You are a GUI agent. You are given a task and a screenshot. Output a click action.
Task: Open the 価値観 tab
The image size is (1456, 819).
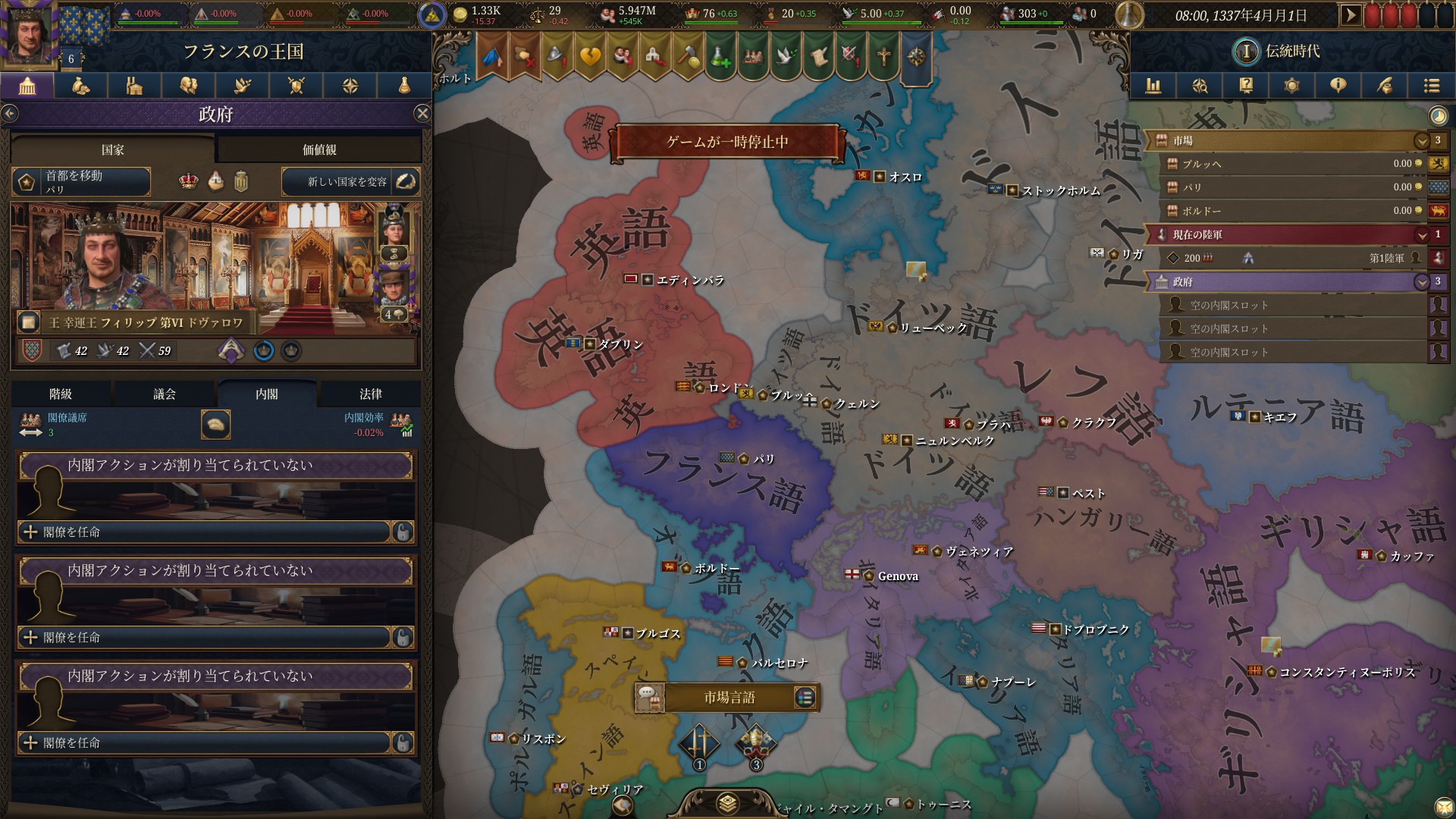pos(318,149)
